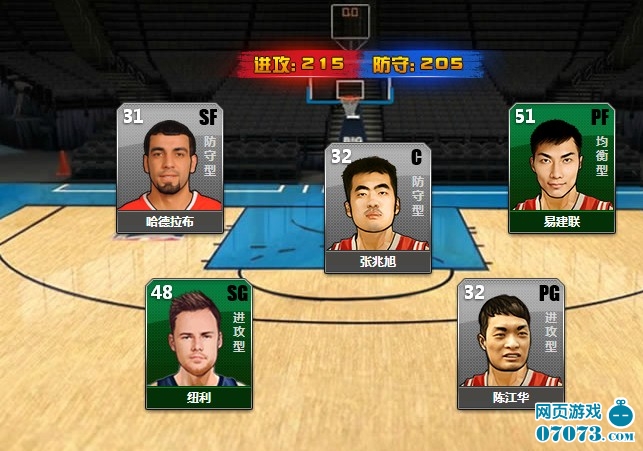Select the 哈德拉布 SF player card
The height and width of the screenshot is (451, 643).
point(169,168)
